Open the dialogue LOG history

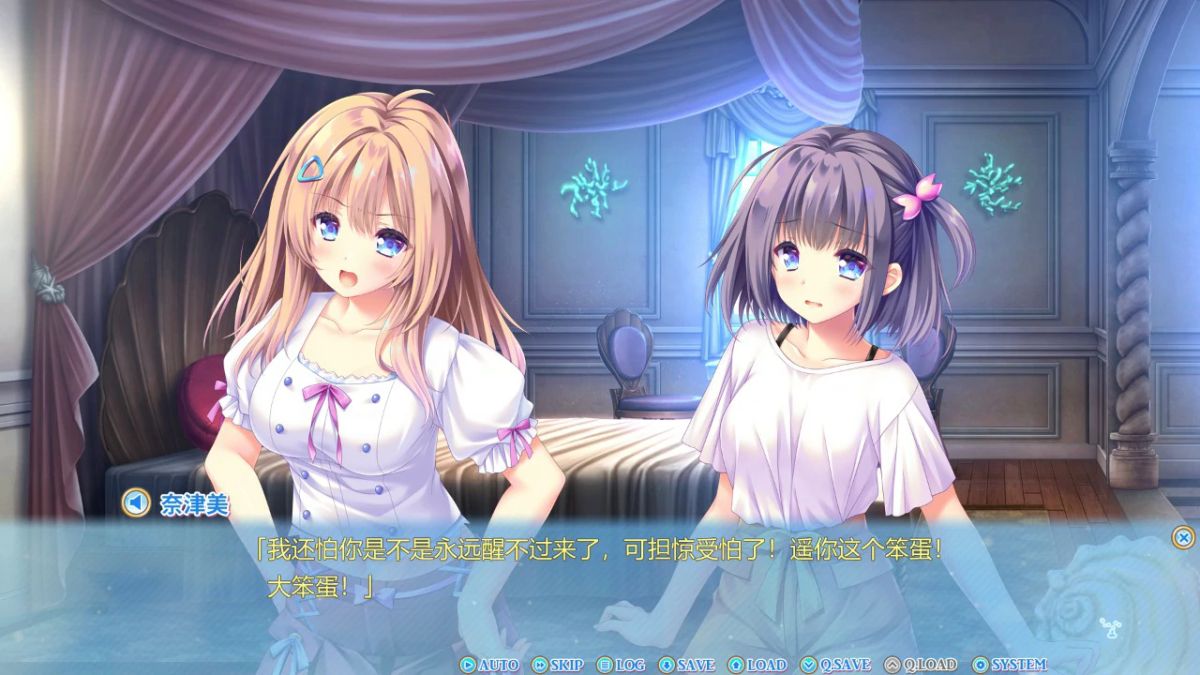(621, 664)
